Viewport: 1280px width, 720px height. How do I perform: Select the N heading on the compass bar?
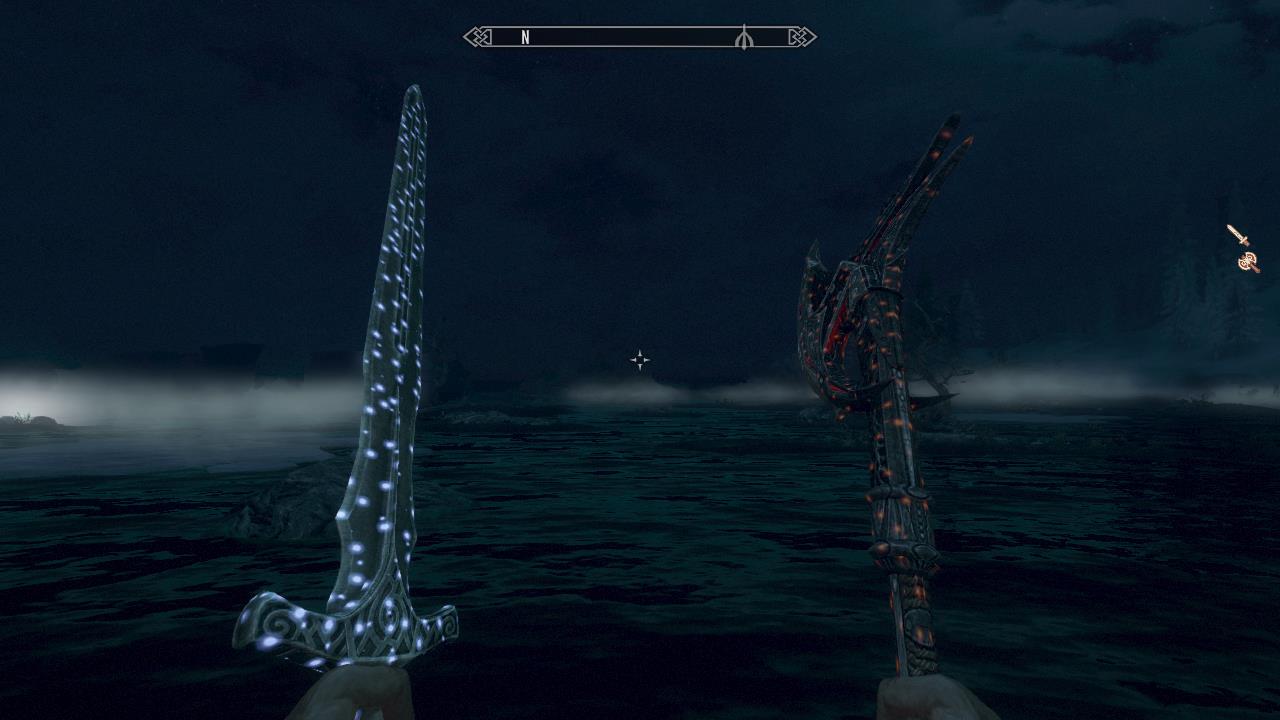tap(525, 38)
